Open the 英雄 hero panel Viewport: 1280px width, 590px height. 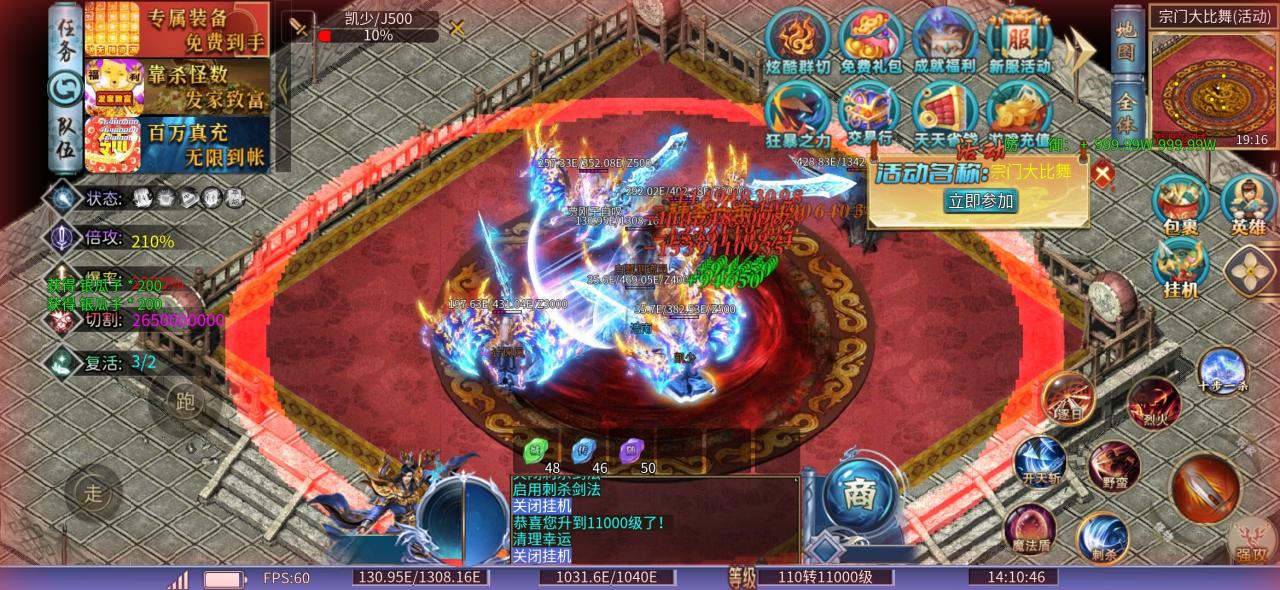pos(1248,205)
